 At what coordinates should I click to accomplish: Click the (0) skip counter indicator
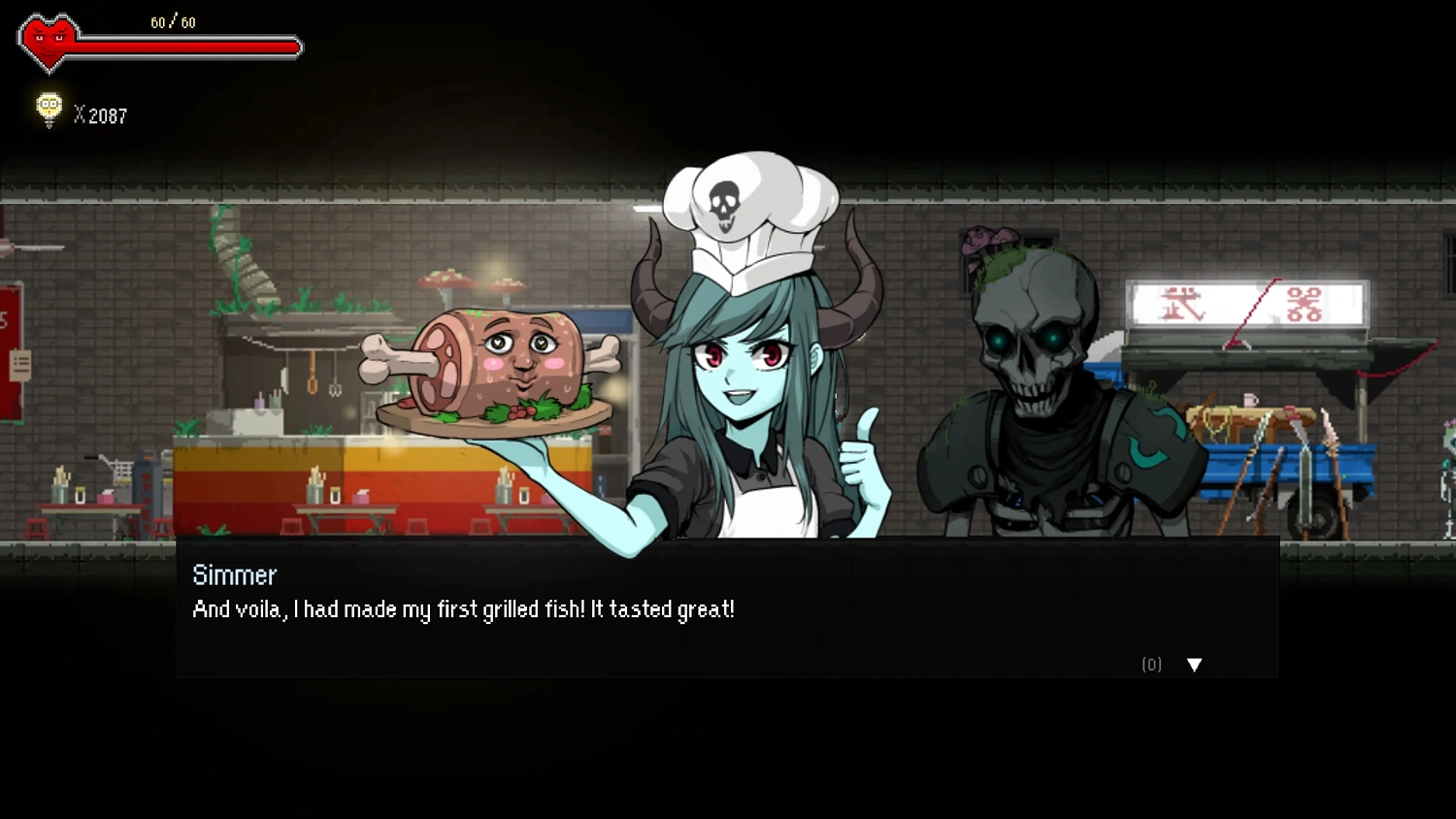pyautogui.click(x=1151, y=665)
